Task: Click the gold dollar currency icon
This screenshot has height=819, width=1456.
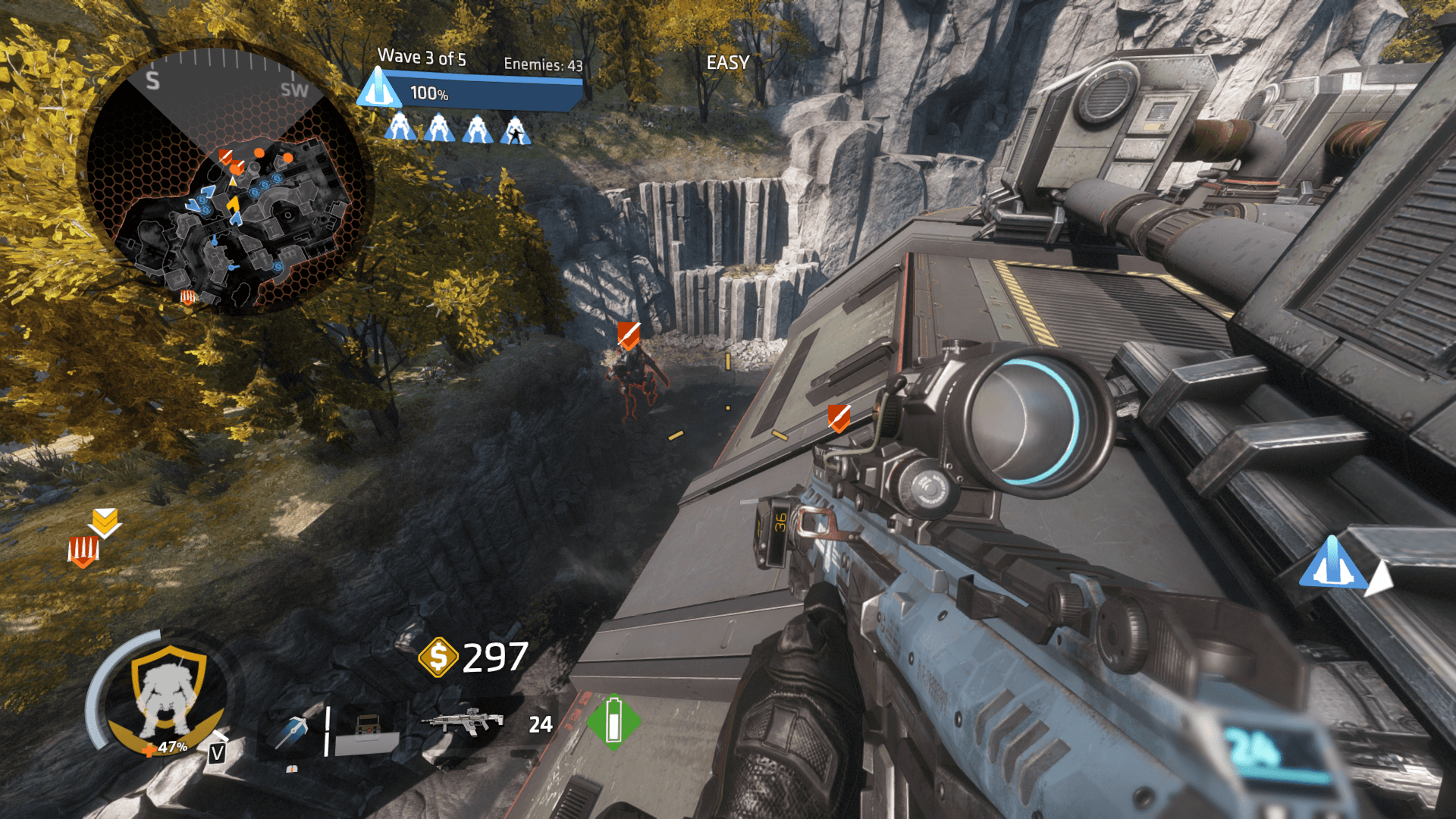Action: (438, 657)
